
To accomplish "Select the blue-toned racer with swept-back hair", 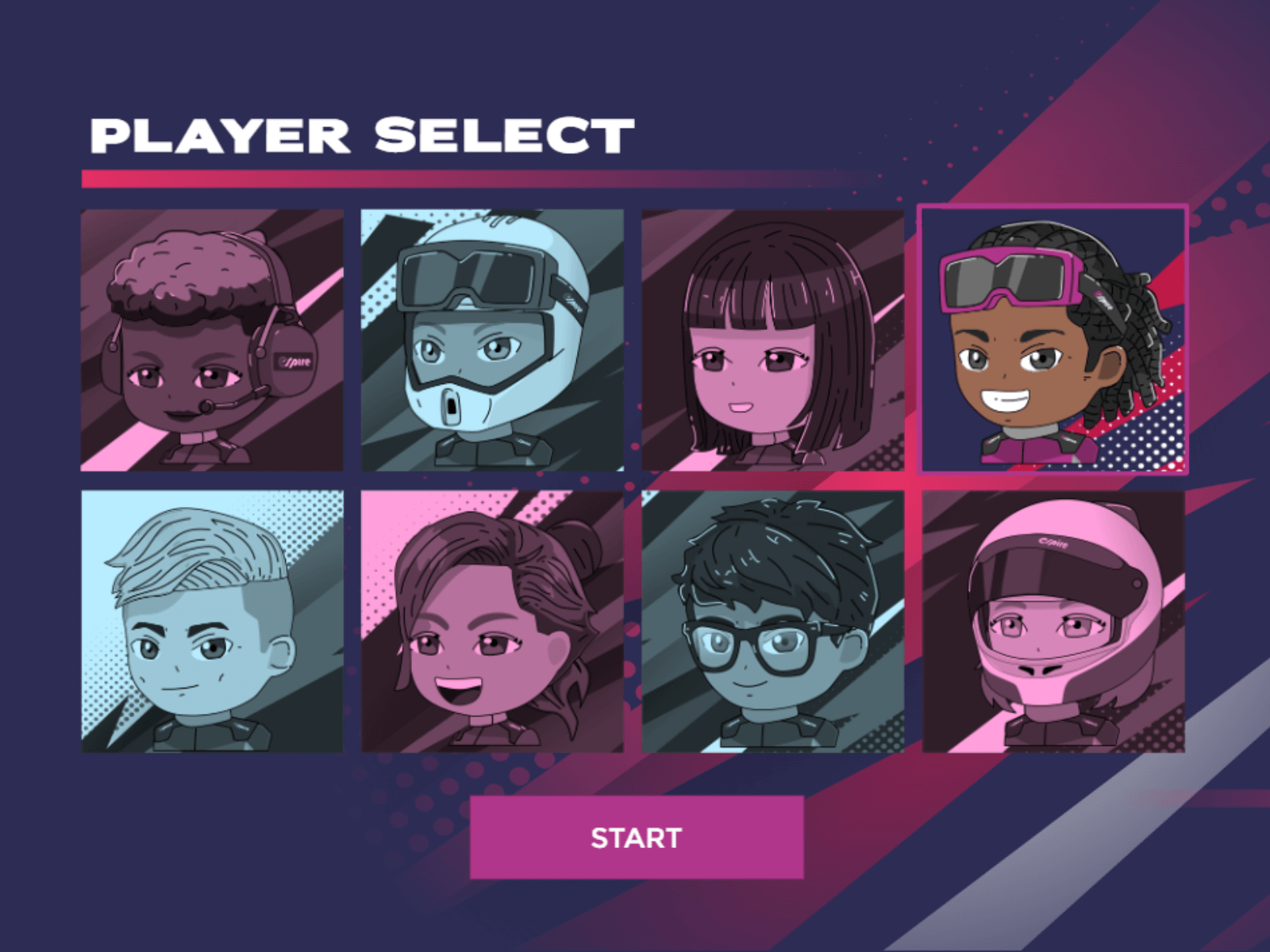I will pos(210,623).
